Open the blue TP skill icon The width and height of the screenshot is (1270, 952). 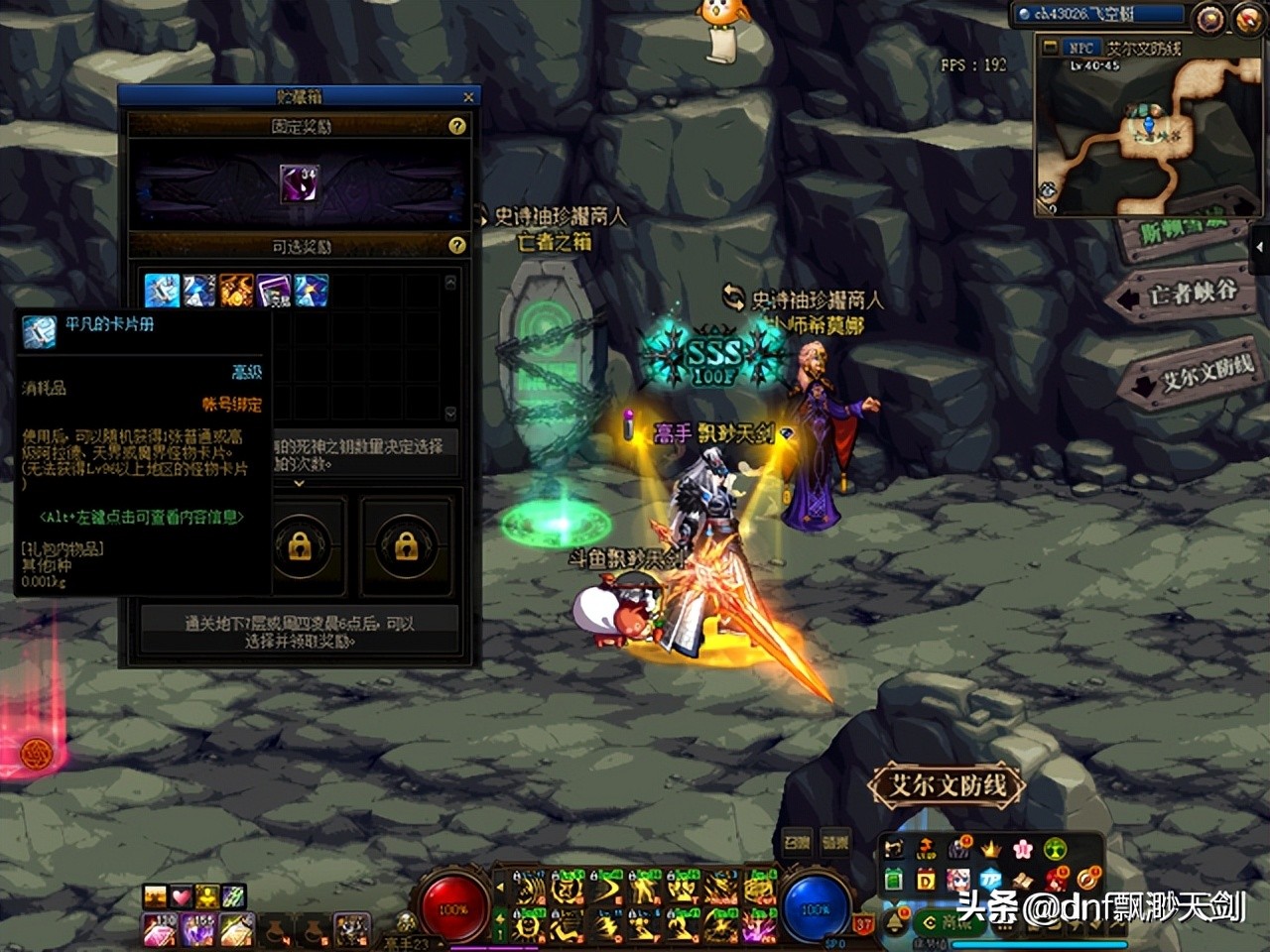coord(990,880)
